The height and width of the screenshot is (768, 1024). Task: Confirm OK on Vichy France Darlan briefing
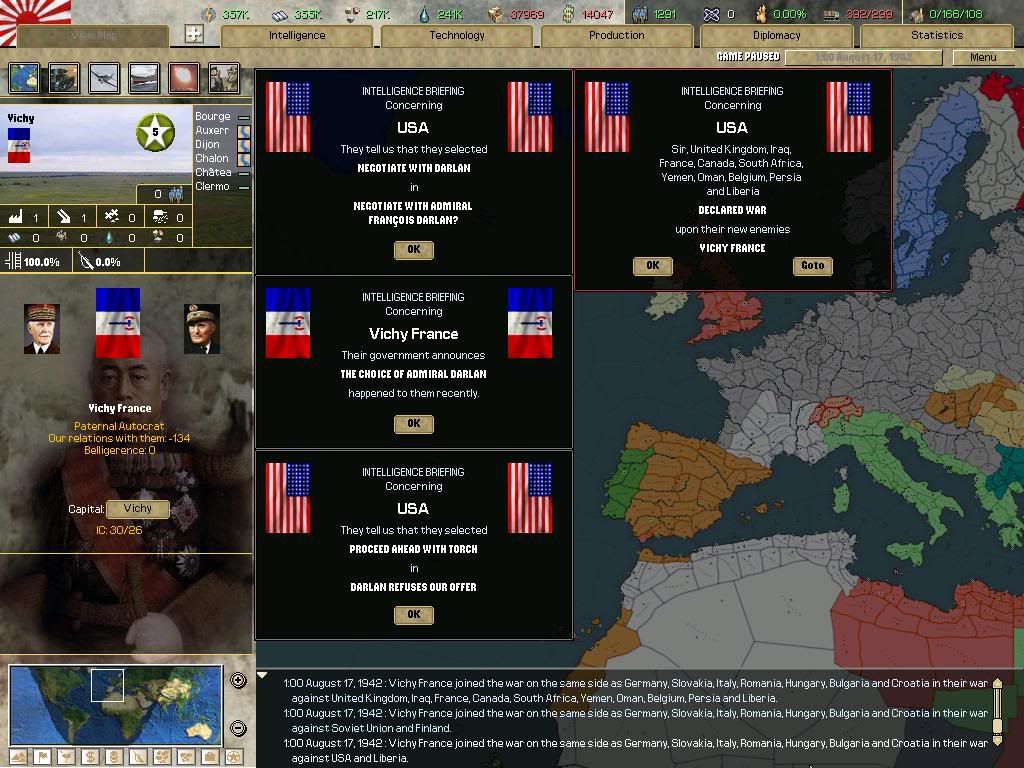(413, 424)
